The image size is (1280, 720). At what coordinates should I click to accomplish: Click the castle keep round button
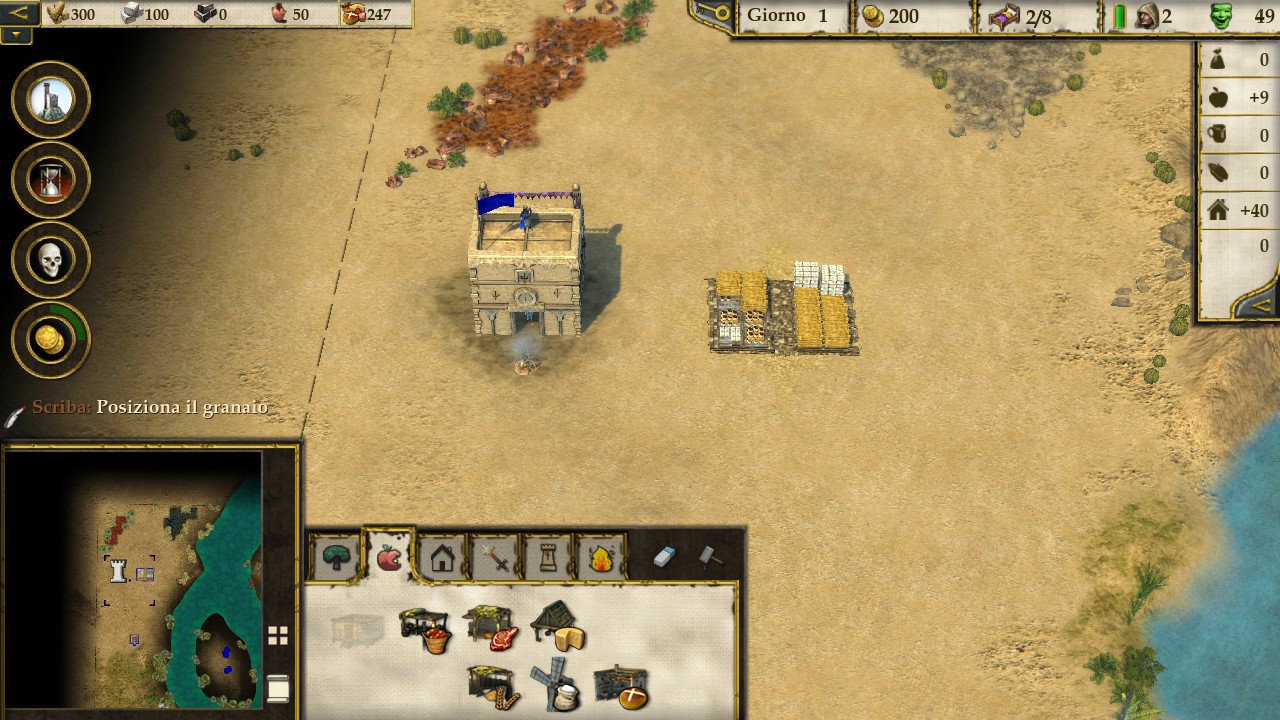coord(51,100)
